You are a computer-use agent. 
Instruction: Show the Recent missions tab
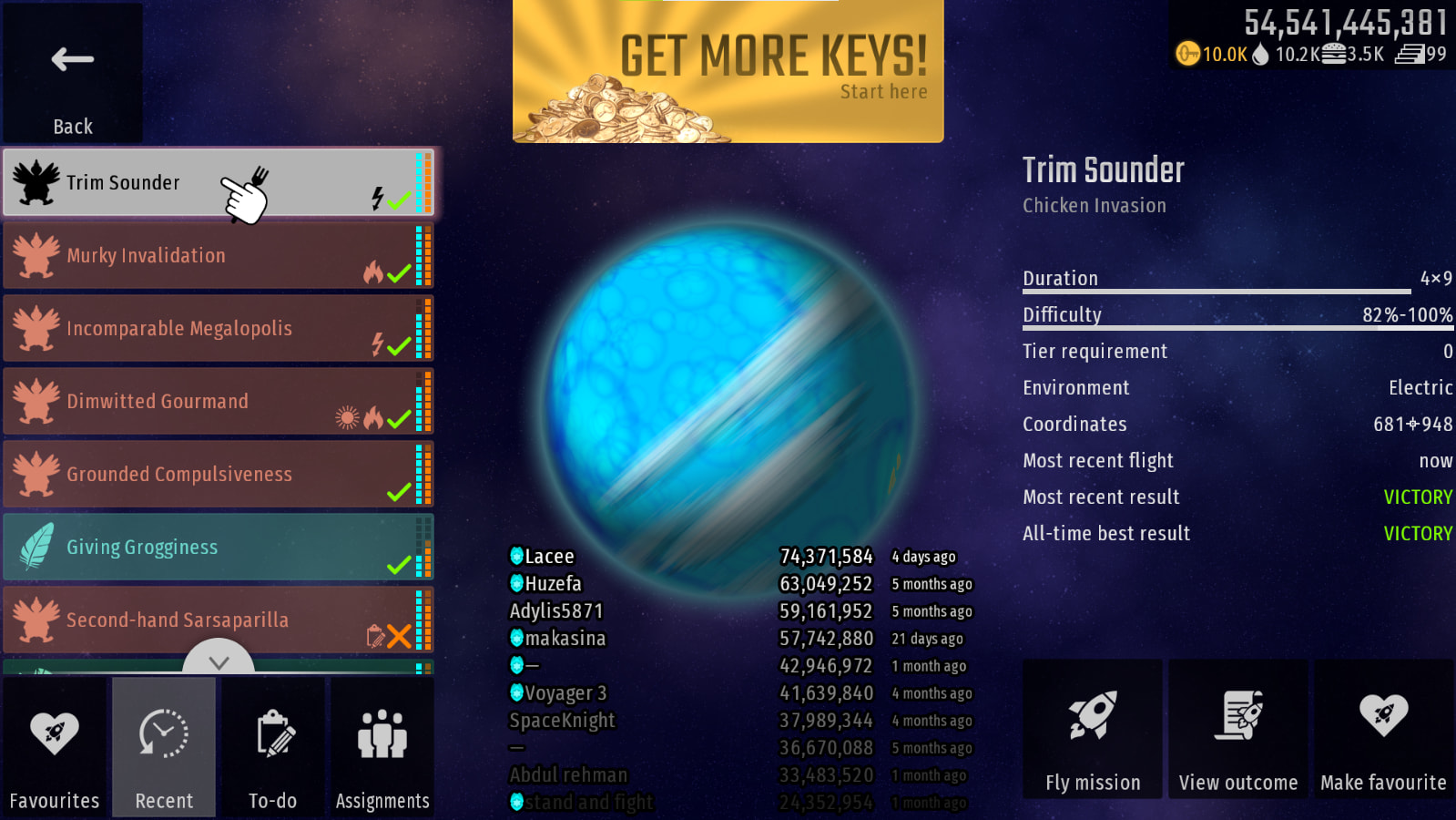click(x=164, y=747)
